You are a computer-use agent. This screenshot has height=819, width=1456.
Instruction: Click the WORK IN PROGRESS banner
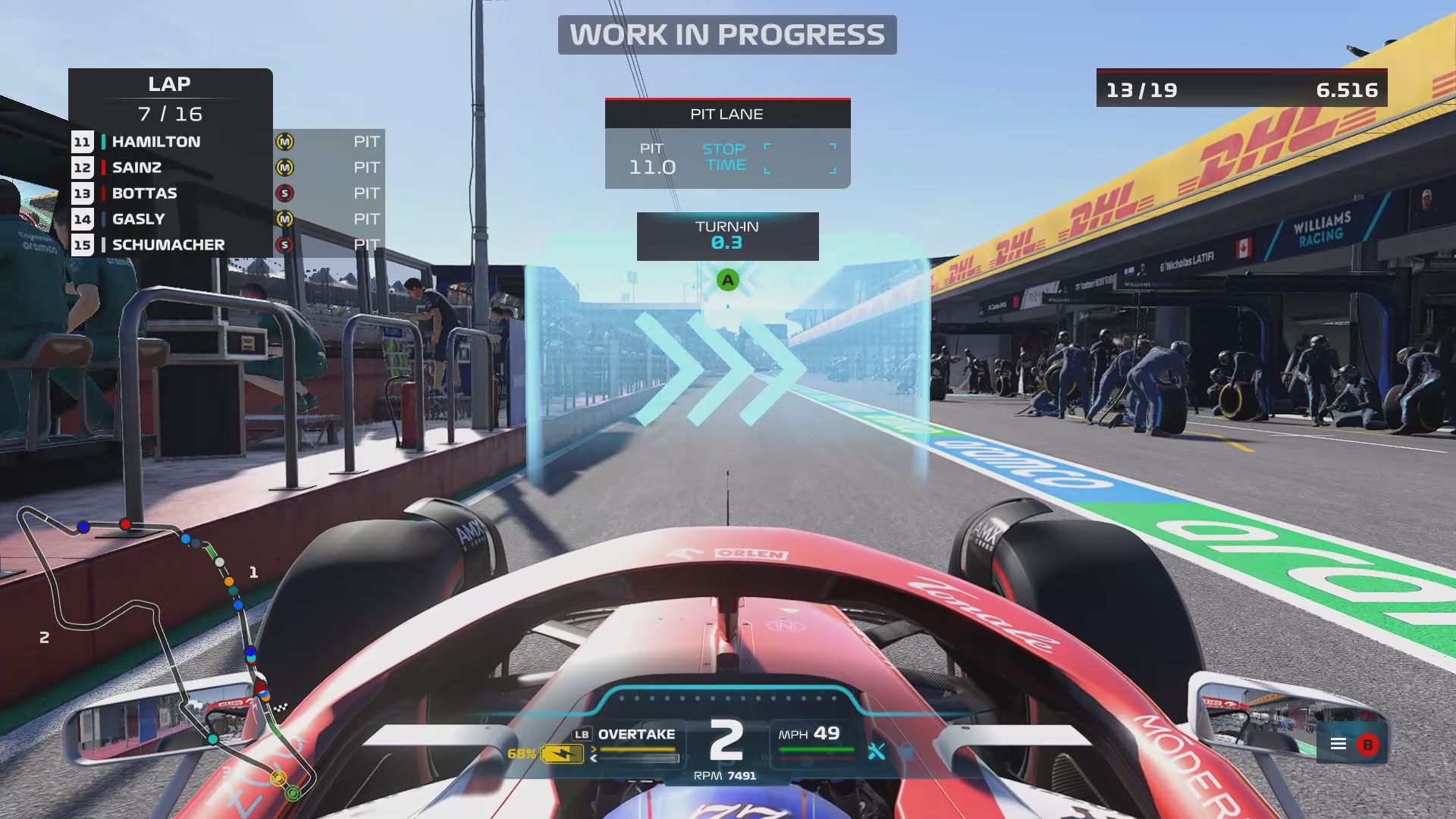coord(727,34)
